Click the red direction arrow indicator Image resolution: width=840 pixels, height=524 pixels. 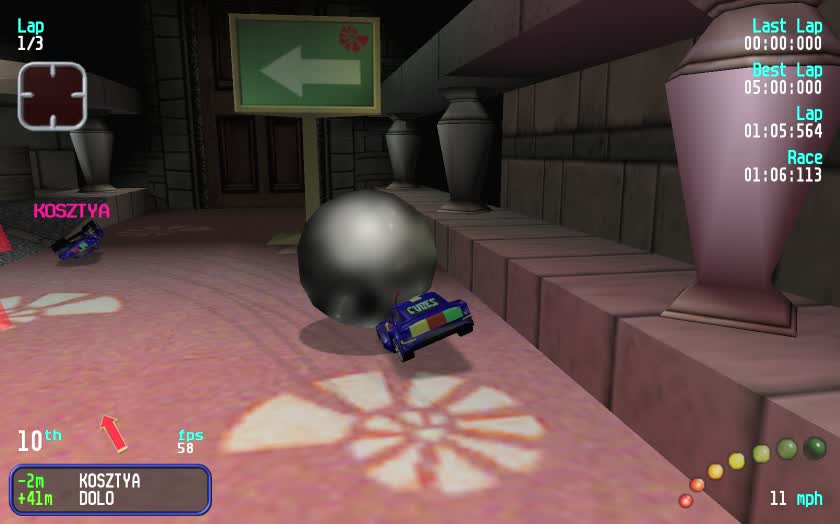tap(113, 432)
